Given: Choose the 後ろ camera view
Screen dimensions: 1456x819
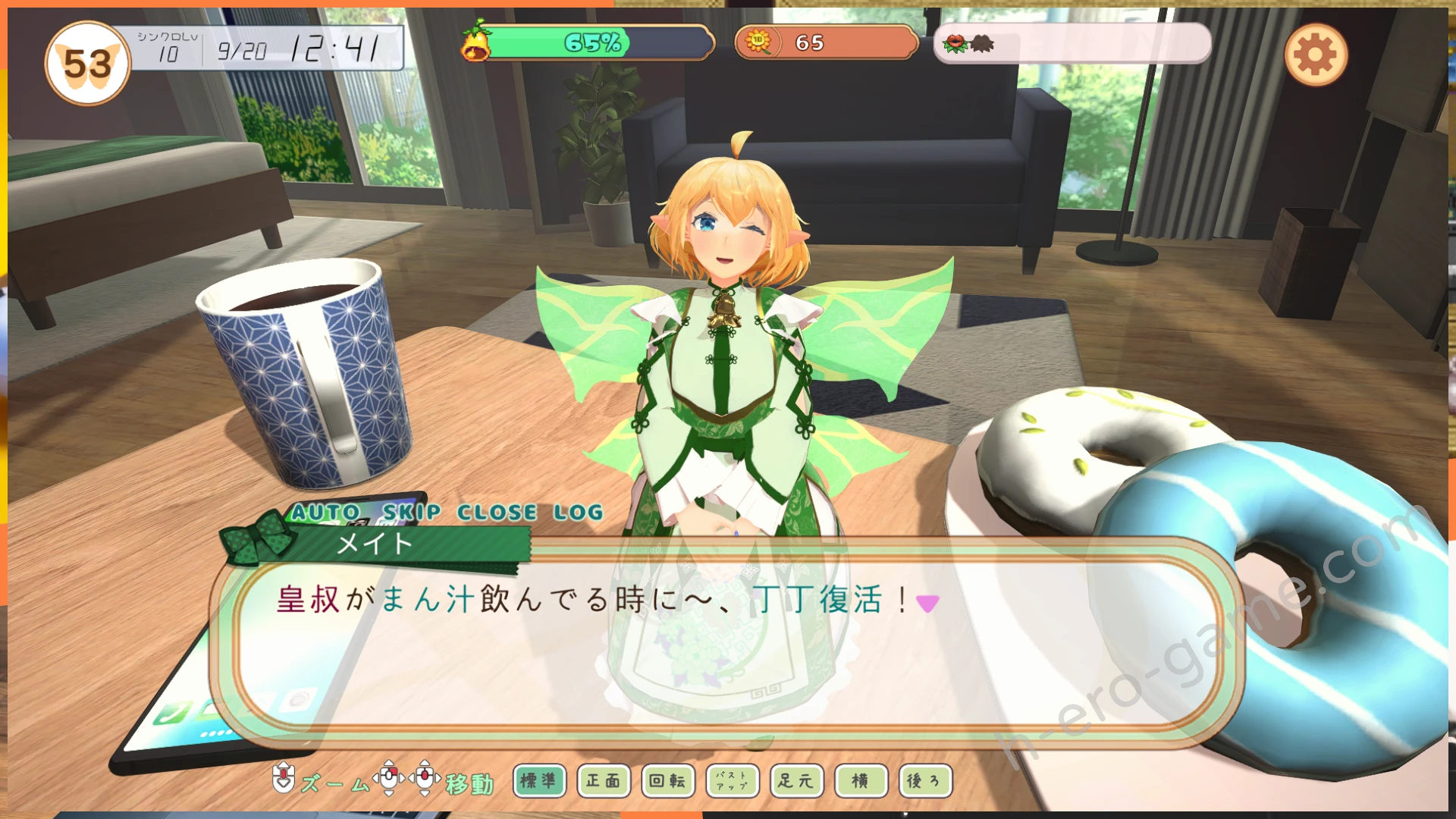Looking at the screenshot, I should click(924, 780).
